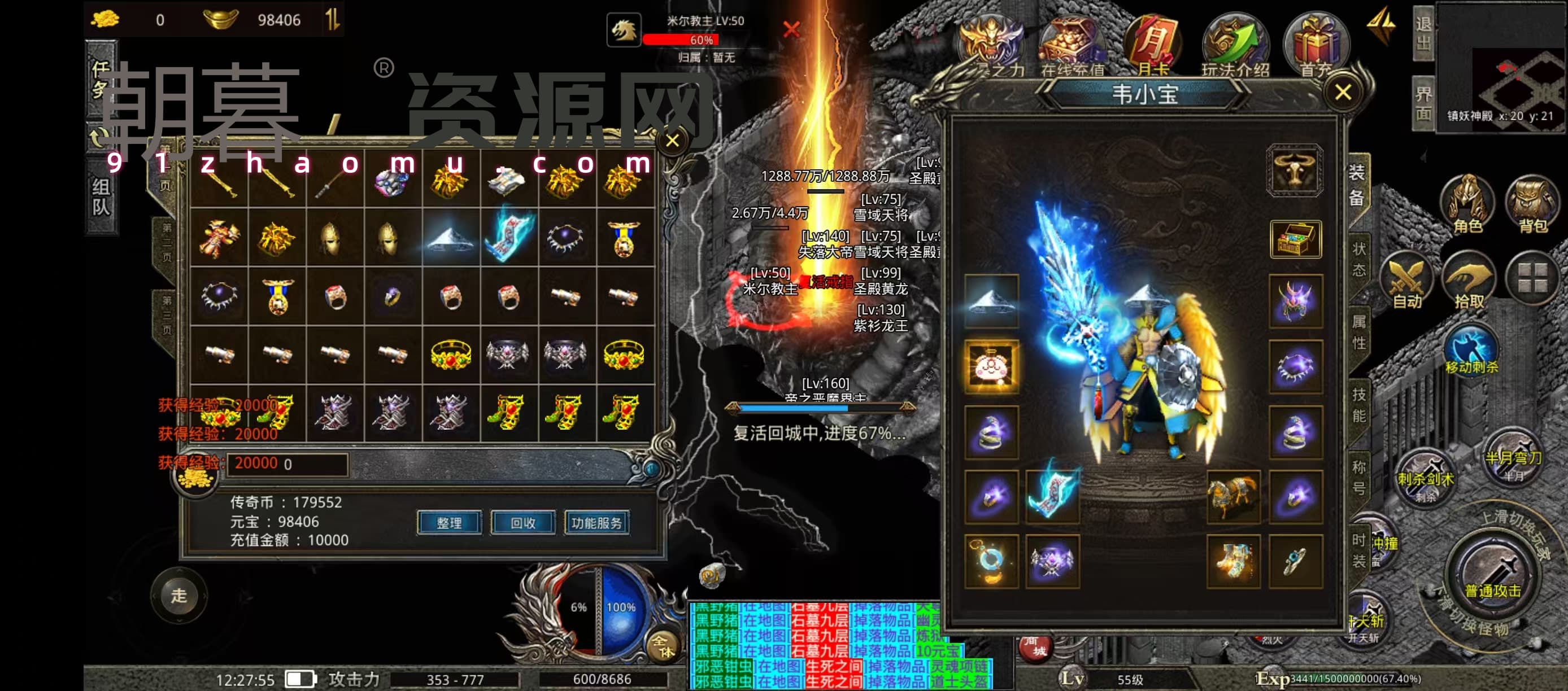Open the 功能服务 services menu
The image size is (1568, 691).
pyautogui.click(x=596, y=523)
